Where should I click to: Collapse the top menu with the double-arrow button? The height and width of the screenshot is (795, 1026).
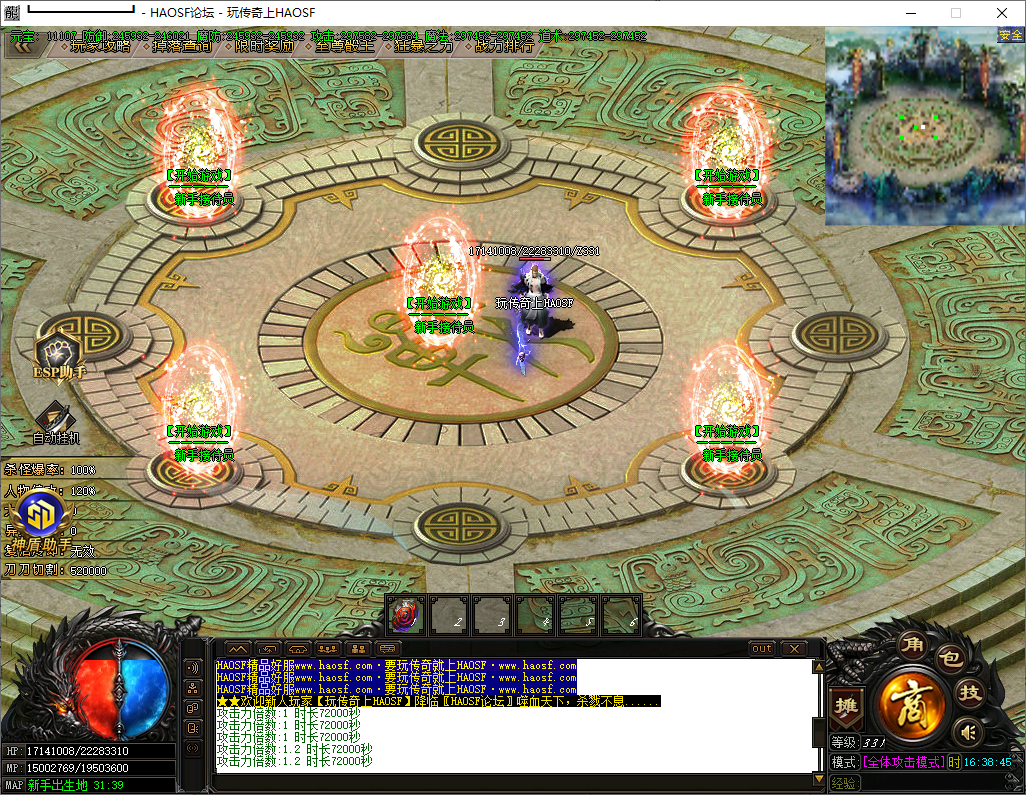(x=22, y=46)
